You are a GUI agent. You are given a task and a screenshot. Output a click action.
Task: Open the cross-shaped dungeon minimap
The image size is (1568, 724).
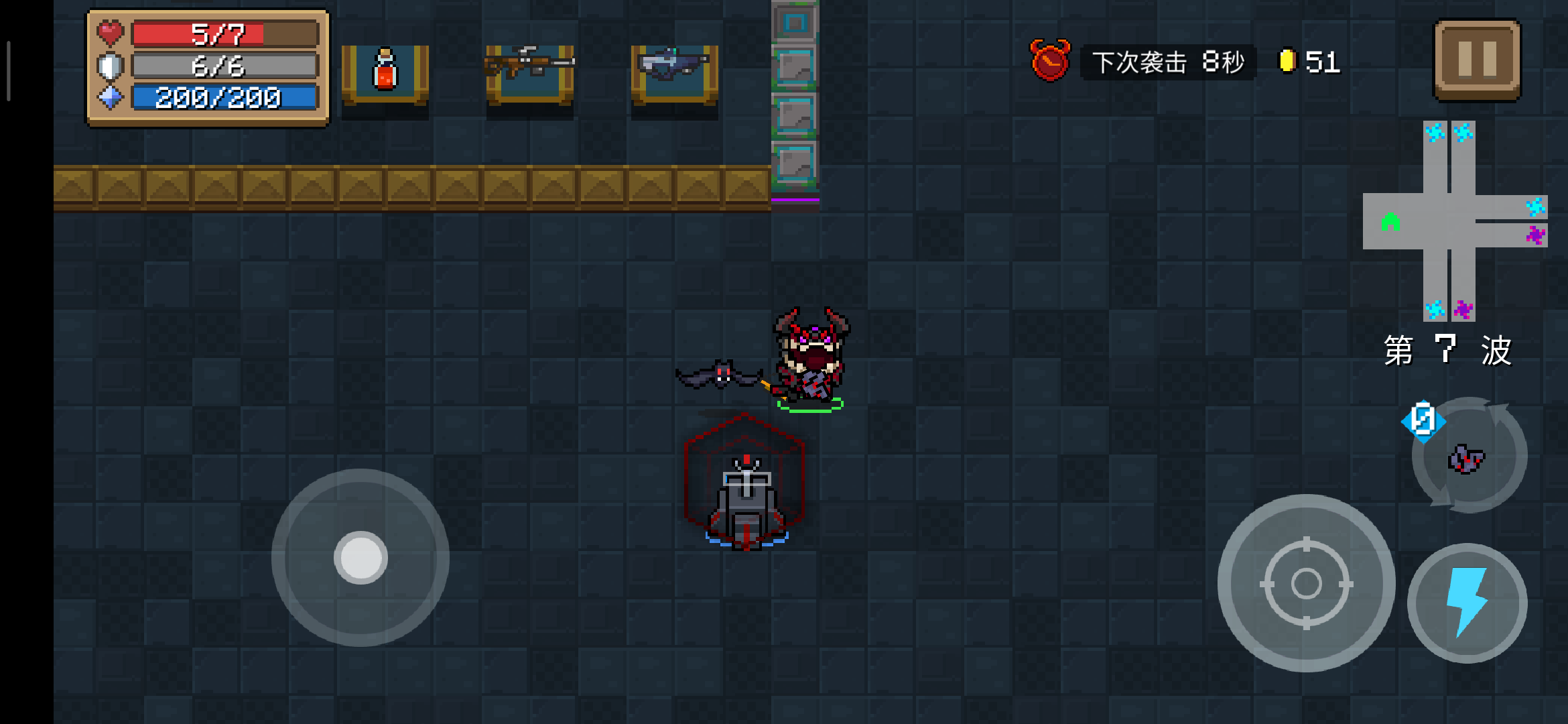1454,221
